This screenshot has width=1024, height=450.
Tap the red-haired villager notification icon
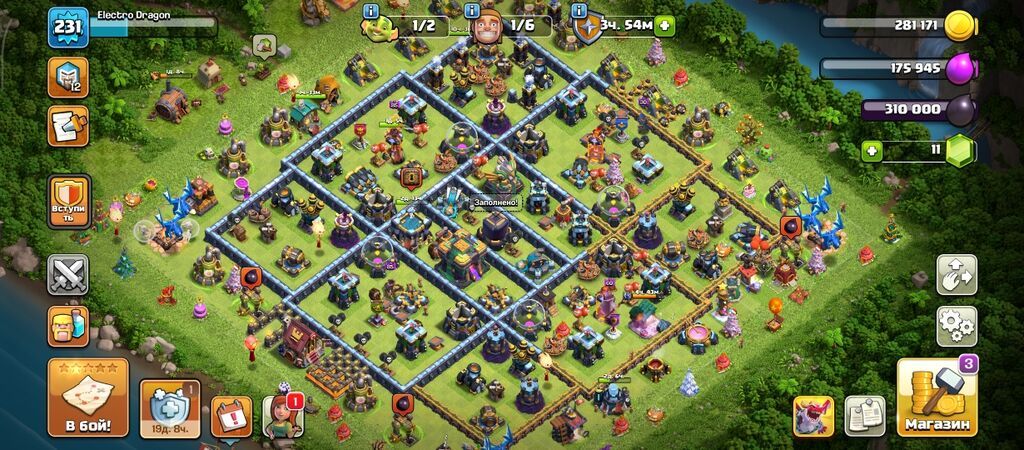coord(282,416)
